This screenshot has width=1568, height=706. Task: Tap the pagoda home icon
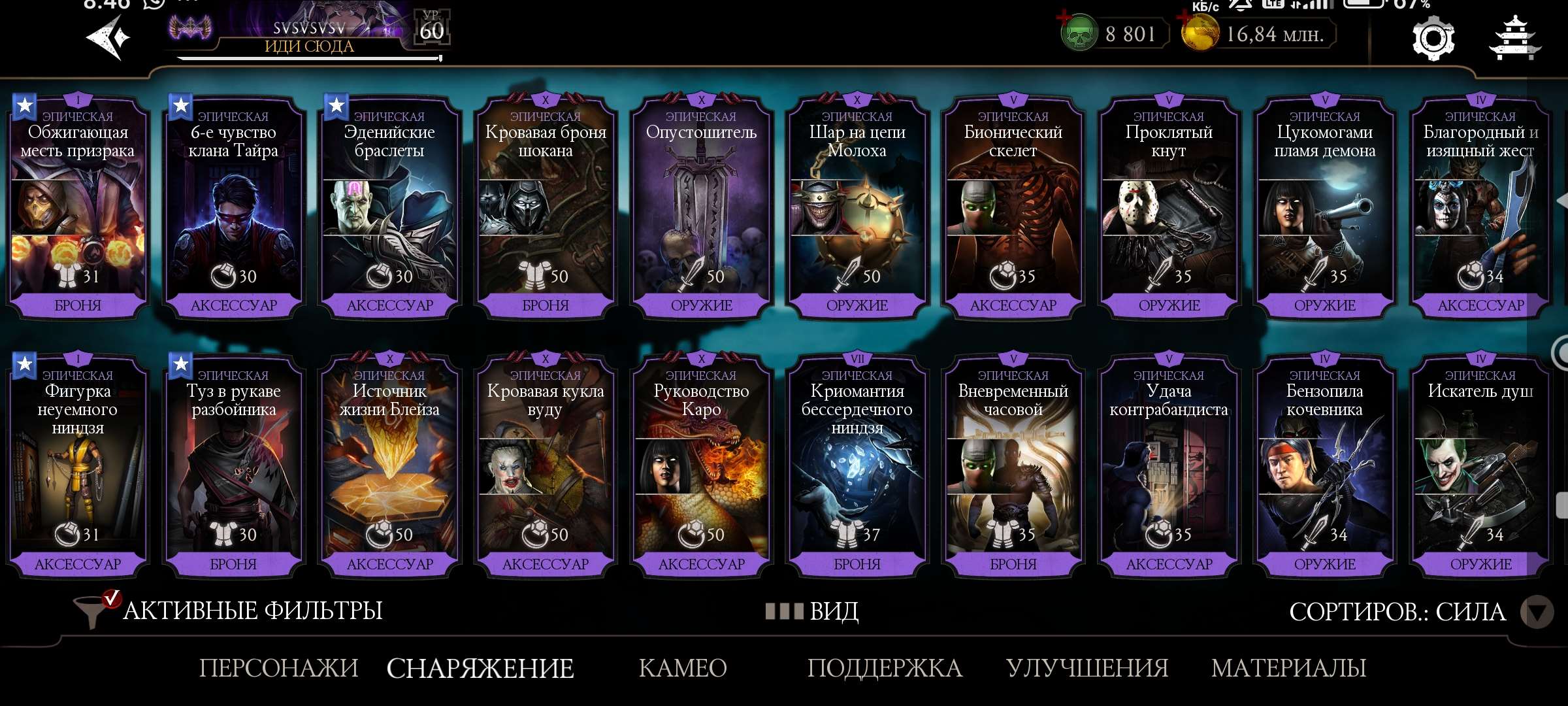click(1514, 39)
